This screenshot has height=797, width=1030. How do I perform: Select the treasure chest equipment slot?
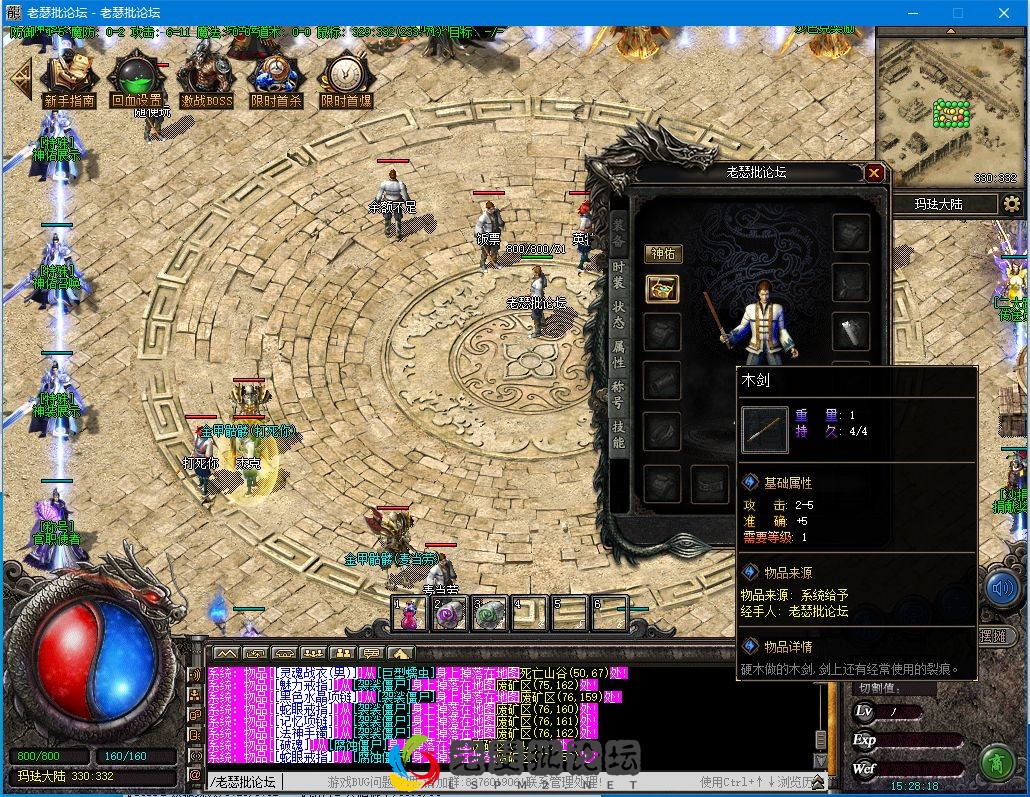pos(662,289)
